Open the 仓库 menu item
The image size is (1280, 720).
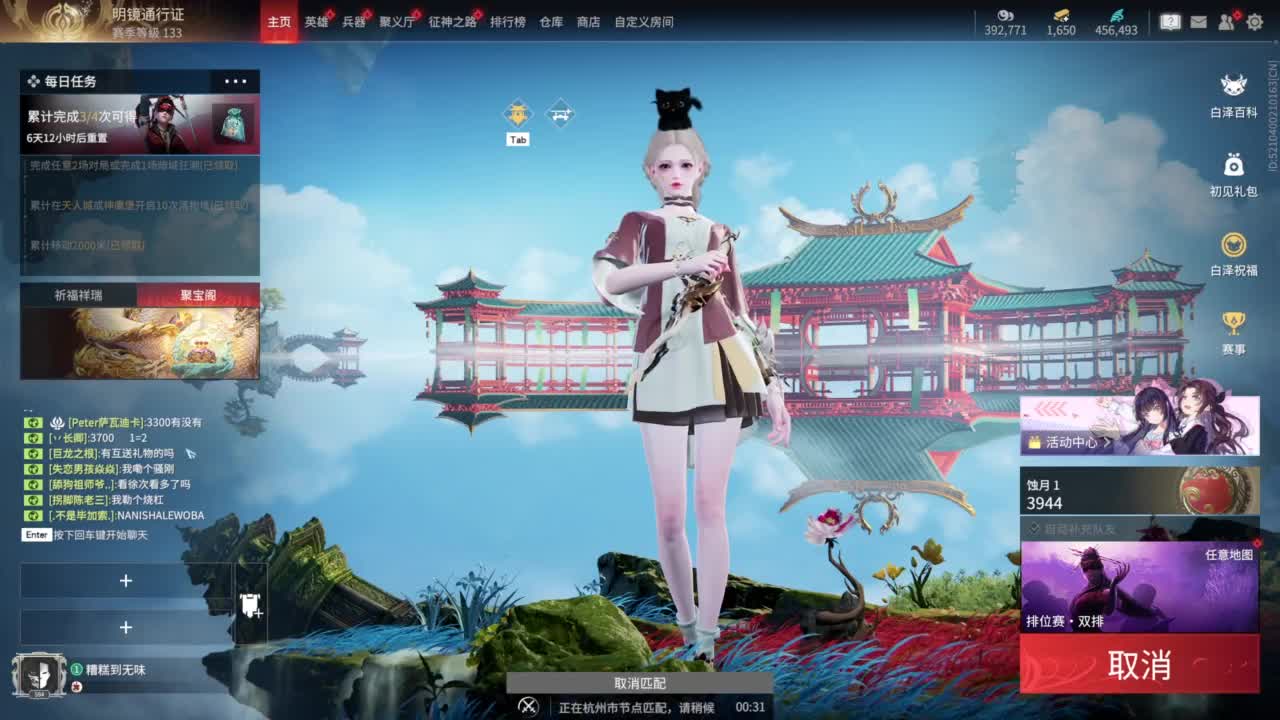pos(550,21)
